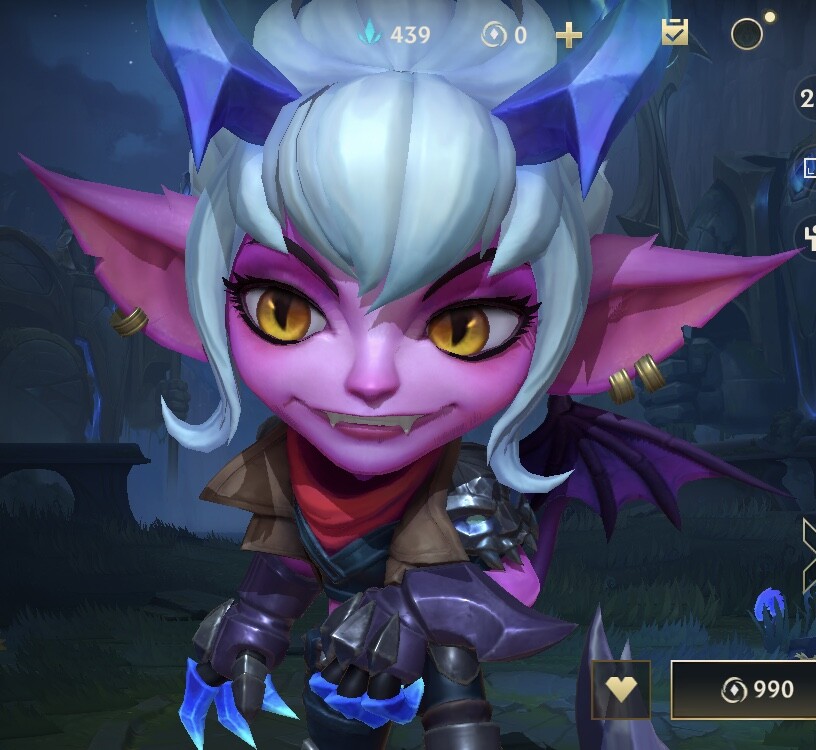
Task: Open the circular icon with notification dot
Action: (x=747, y=34)
